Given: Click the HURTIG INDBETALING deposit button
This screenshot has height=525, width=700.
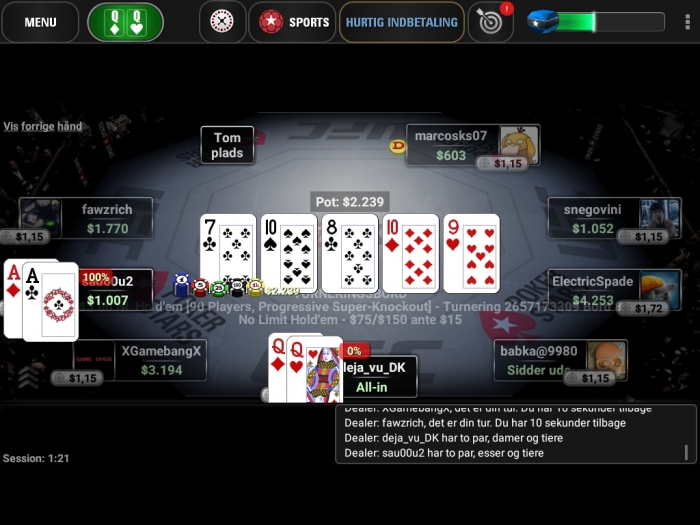Looking at the screenshot, I should [401, 22].
